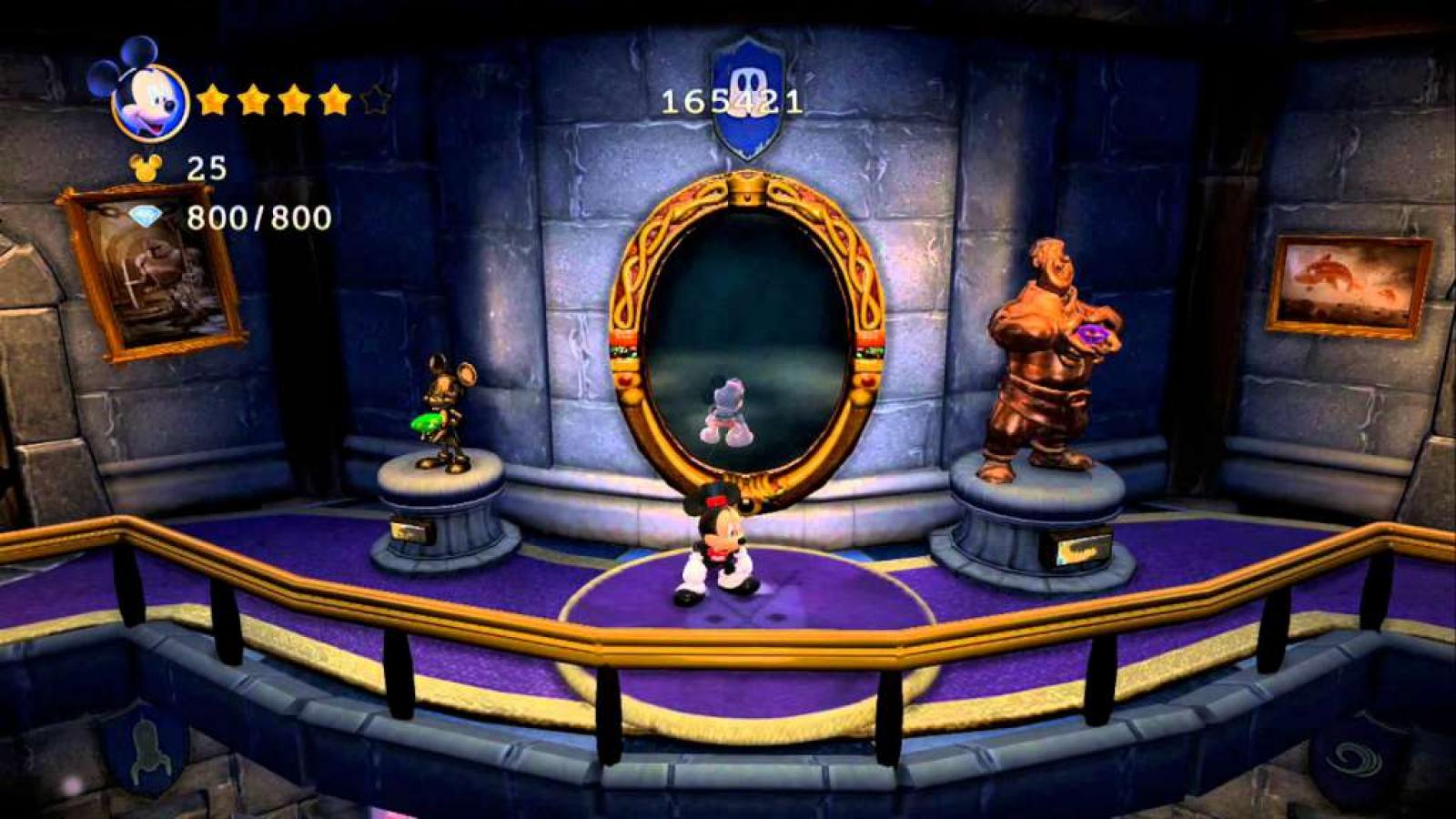The height and width of the screenshot is (819, 1456).
Task: Click Mickey's portrait icon
Action: point(149,101)
